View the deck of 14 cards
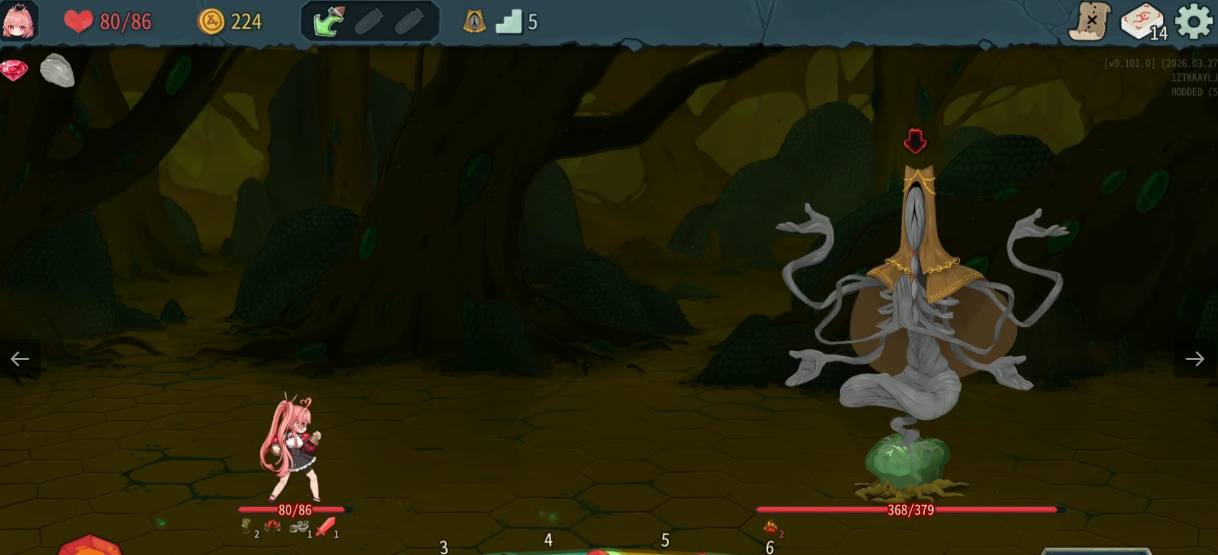 [x=1141, y=21]
